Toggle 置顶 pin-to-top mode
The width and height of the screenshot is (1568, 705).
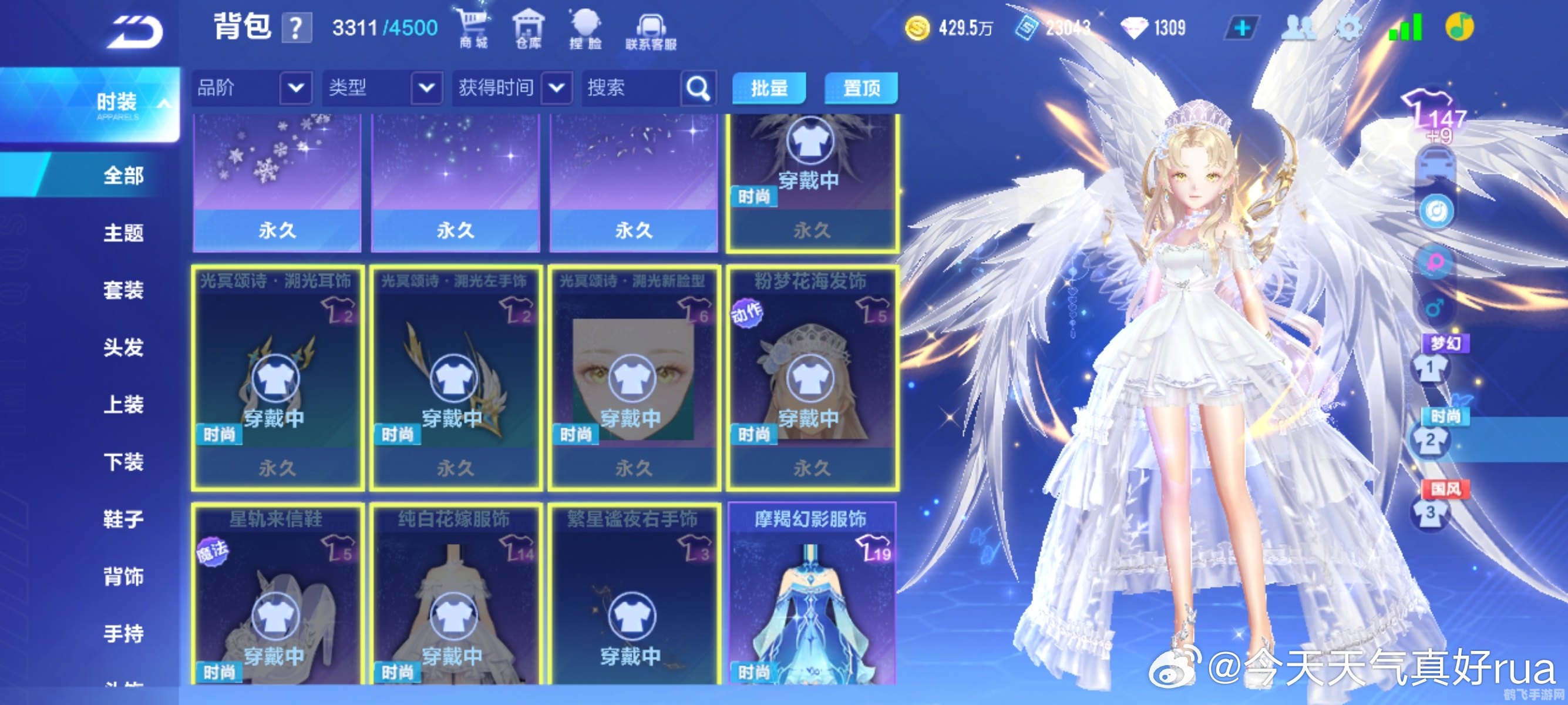860,89
